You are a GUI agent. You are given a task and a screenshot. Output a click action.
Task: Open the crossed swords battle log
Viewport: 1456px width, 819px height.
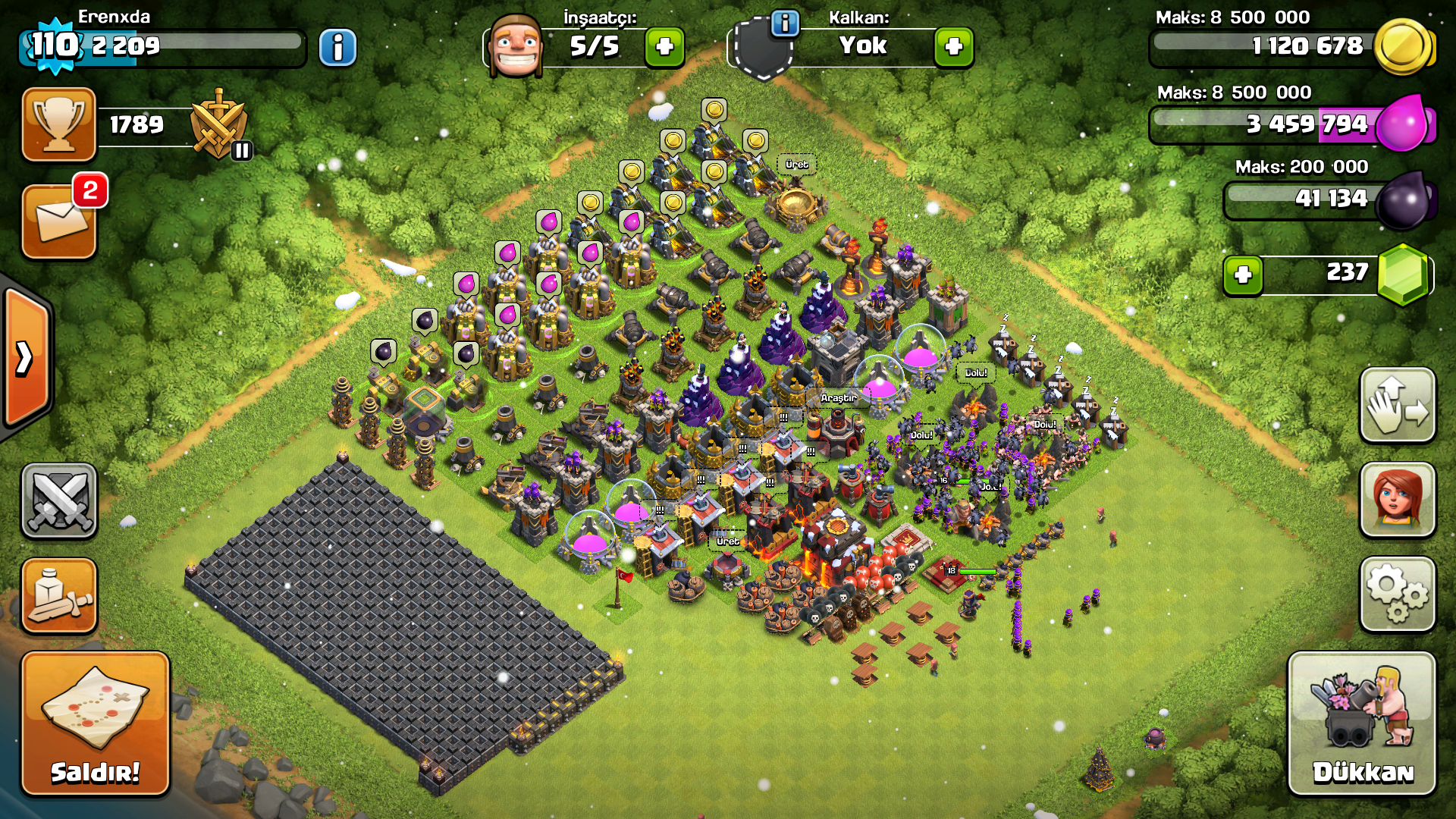pos(59,500)
